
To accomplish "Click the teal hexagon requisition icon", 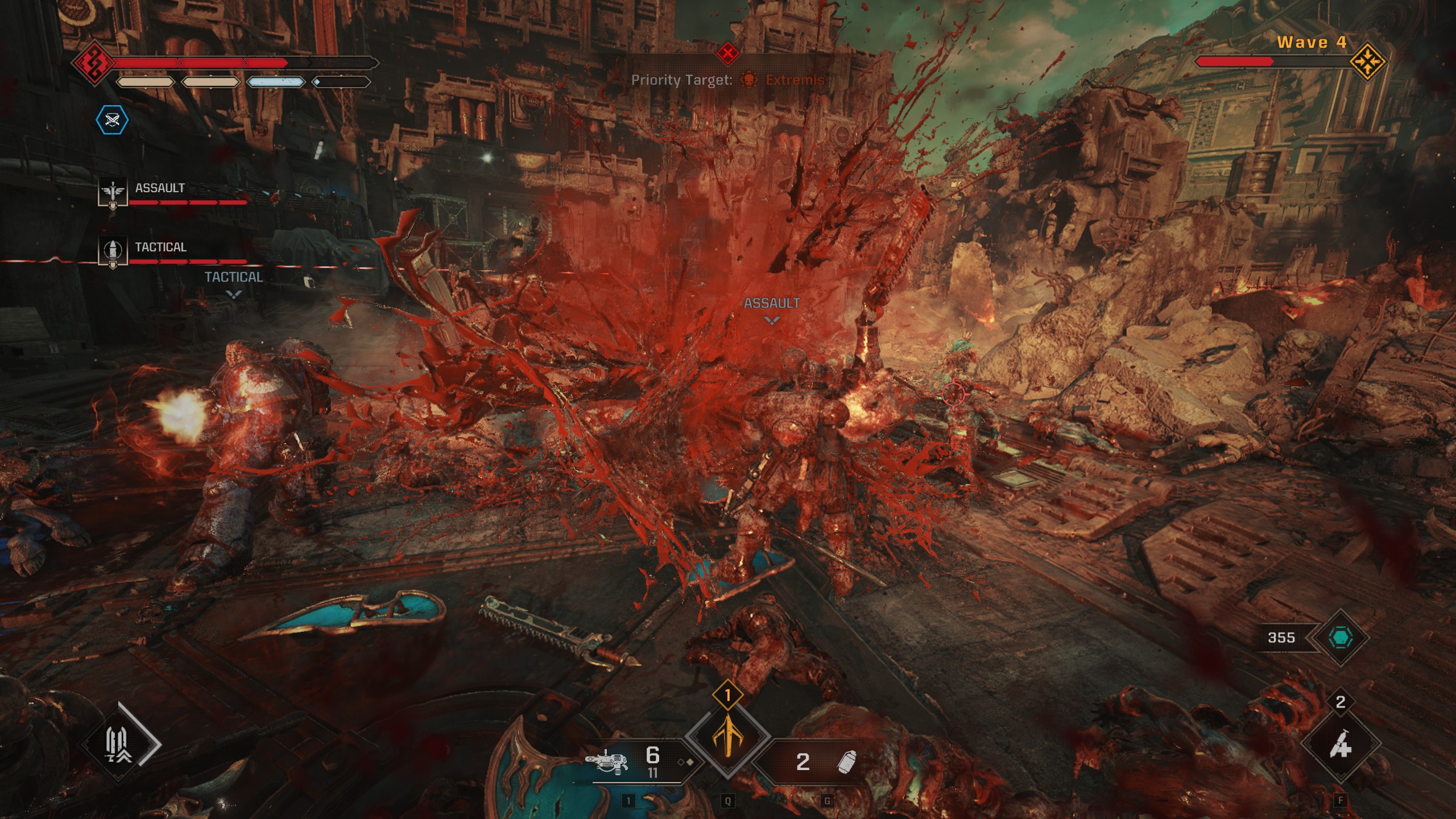I will [x=1340, y=638].
